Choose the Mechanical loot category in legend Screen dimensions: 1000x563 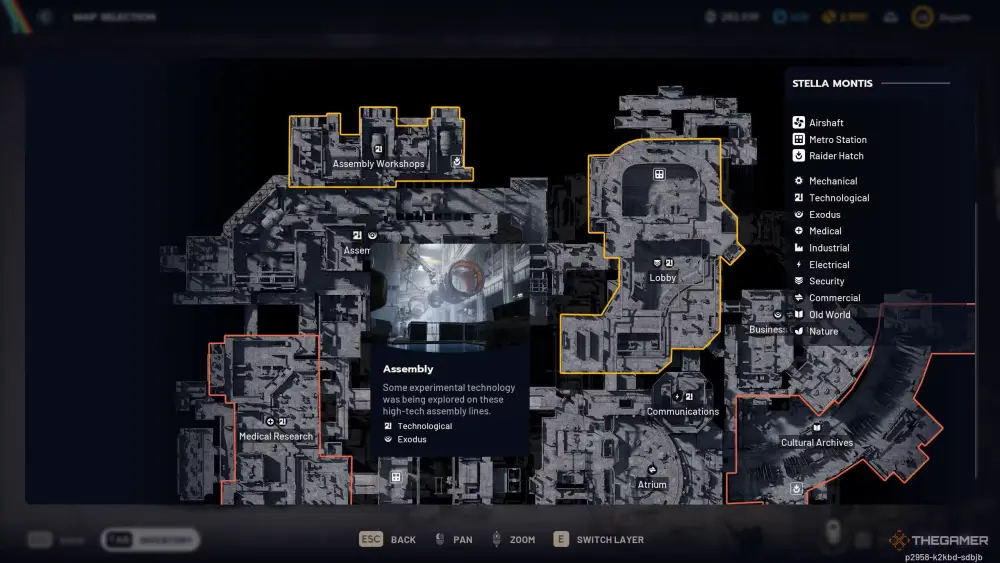click(832, 181)
